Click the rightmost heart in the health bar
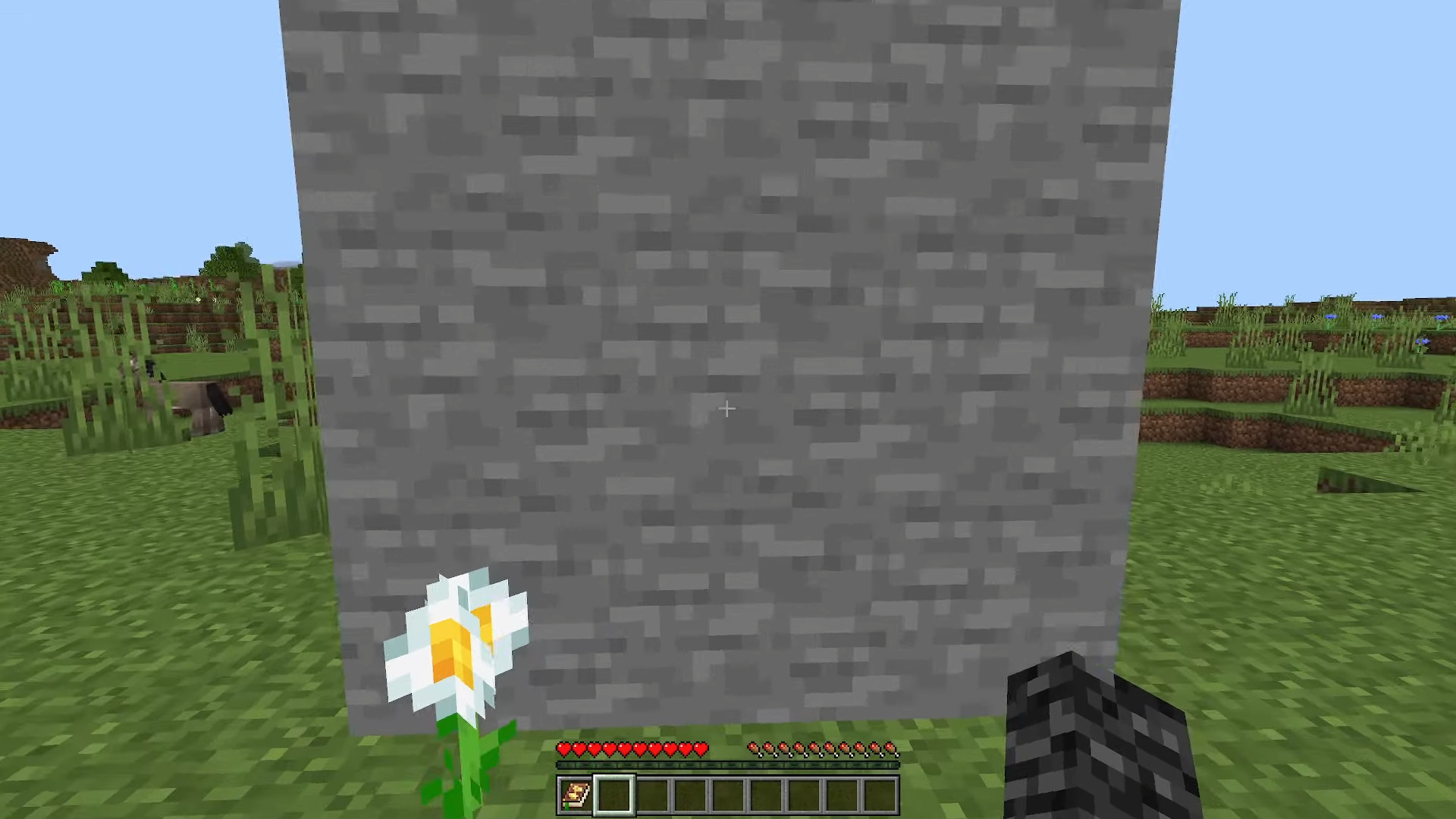 701,749
